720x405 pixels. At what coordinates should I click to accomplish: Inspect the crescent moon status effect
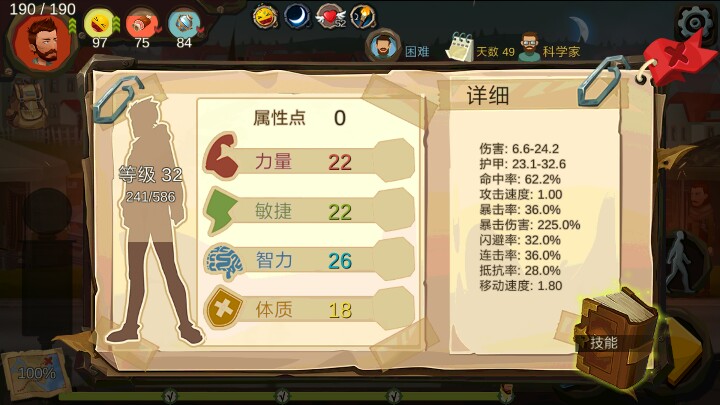(x=297, y=16)
